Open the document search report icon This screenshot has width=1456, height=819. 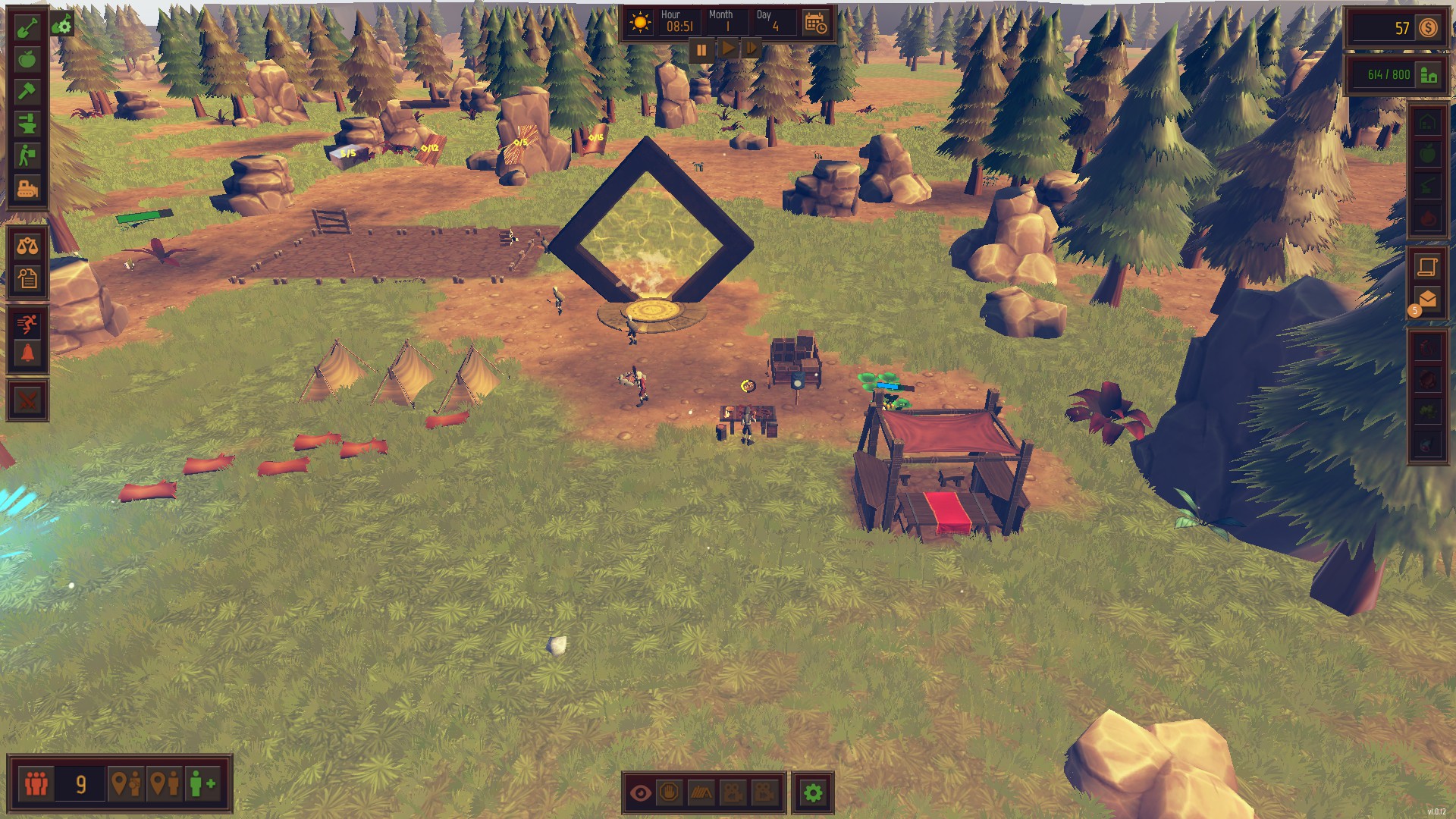point(27,278)
